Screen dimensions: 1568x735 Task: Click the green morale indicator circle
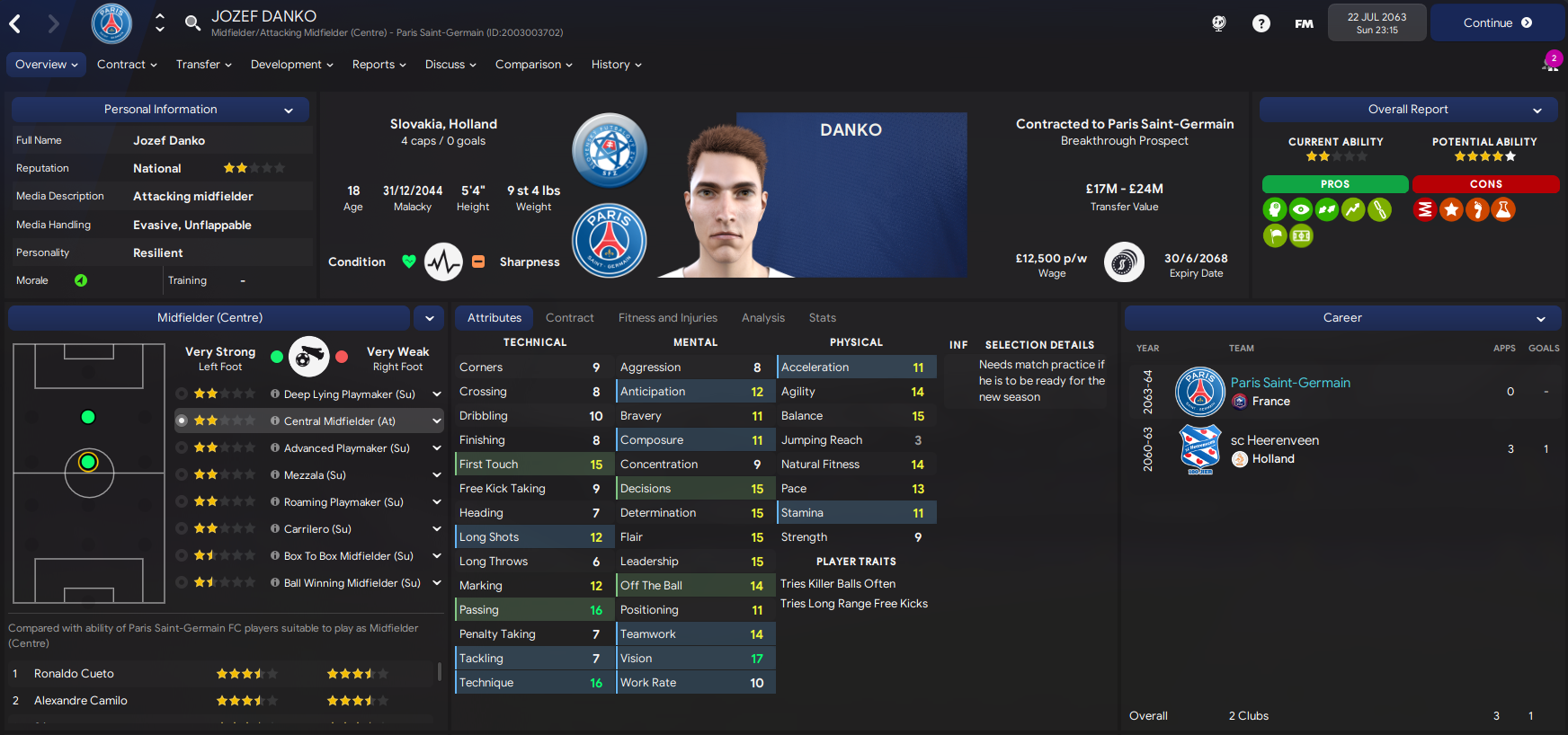(82, 279)
